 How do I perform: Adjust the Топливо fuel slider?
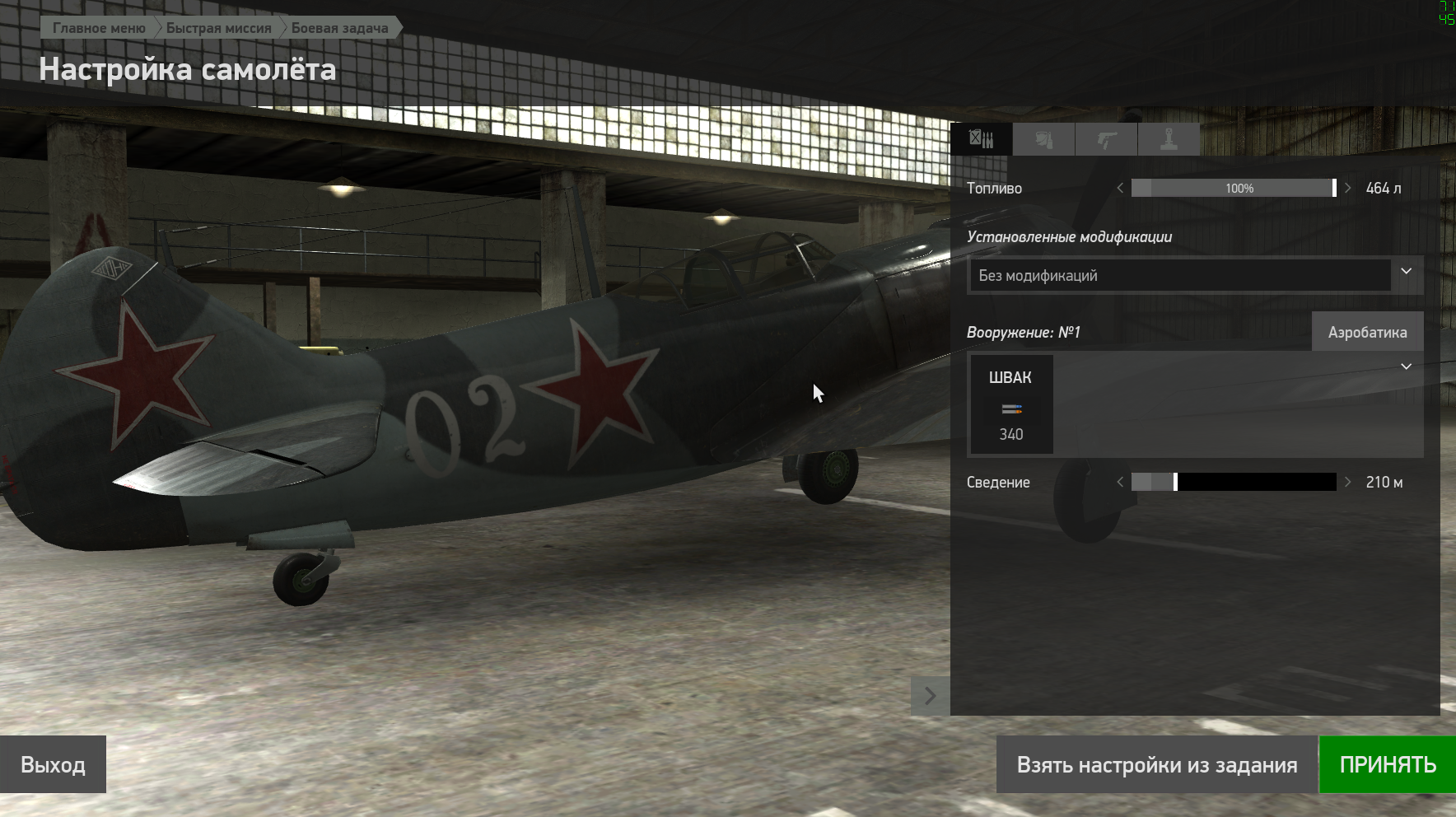[x=1234, y=189]
